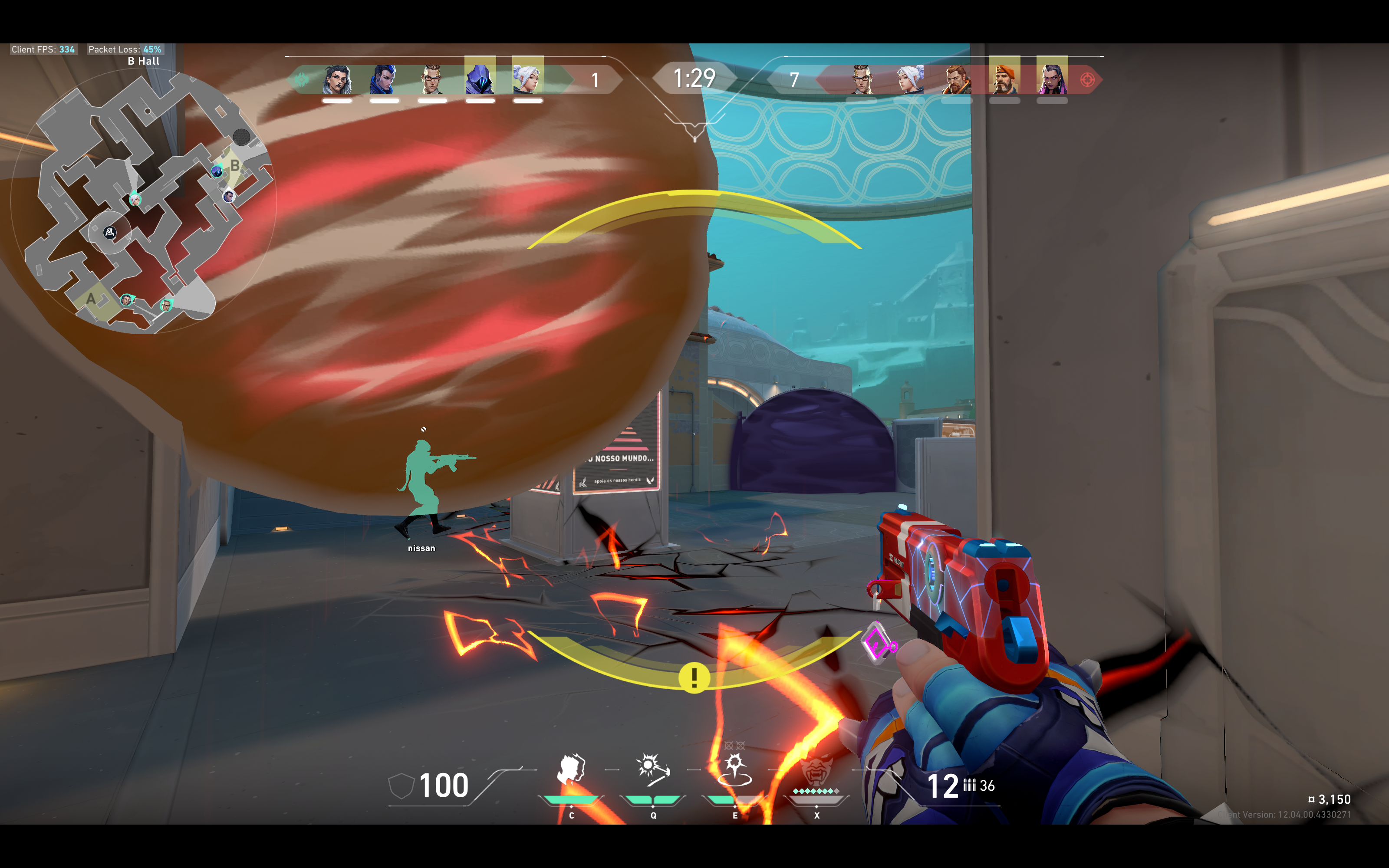1389x868 pixels.
Task: Use the Blindside flash ability icon
Action: click(652, 769)
